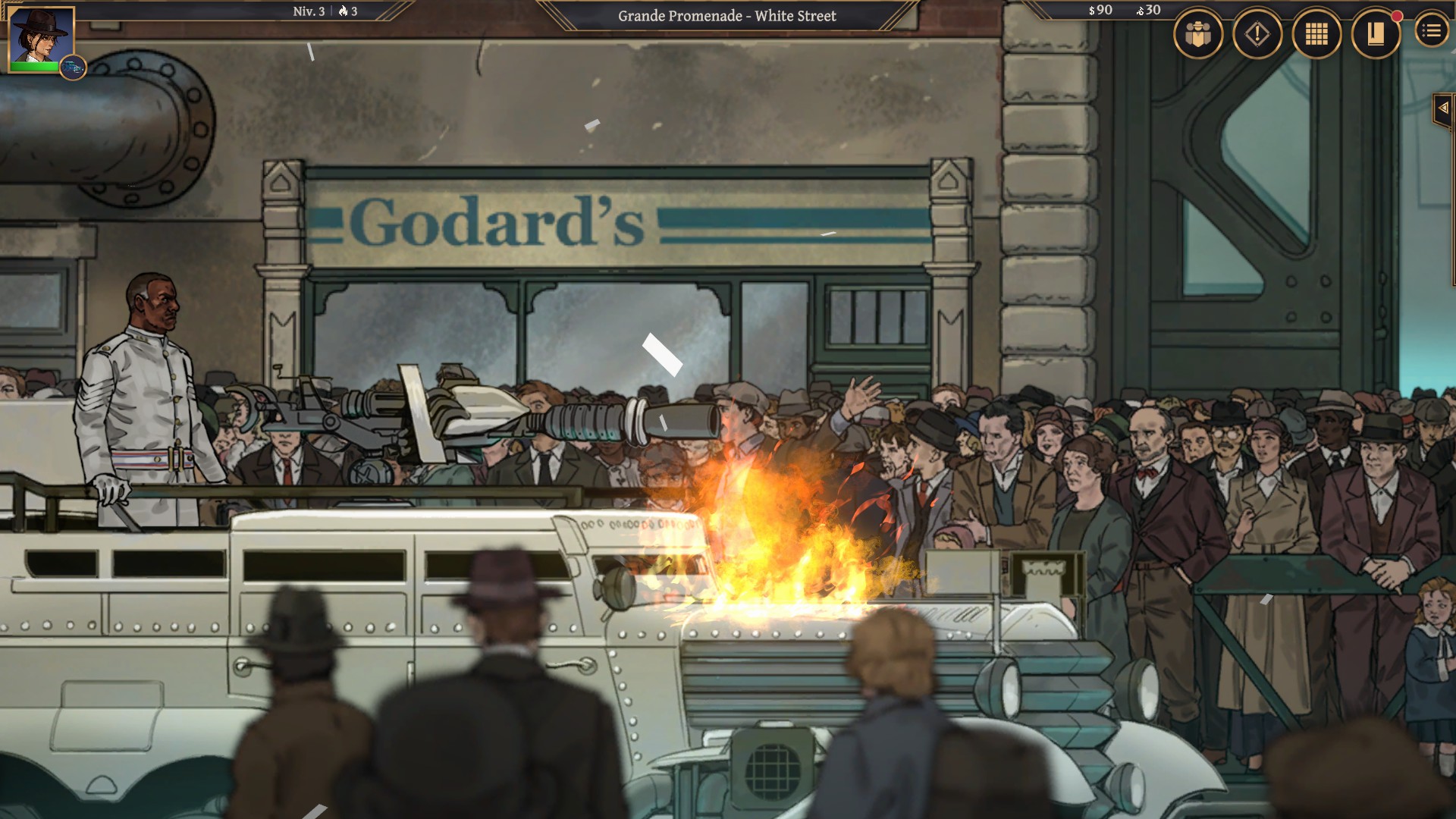The height and width of the screenshot is (819, 1456).
Task: Open the grid inventory screen
Action: [1316, 34]
